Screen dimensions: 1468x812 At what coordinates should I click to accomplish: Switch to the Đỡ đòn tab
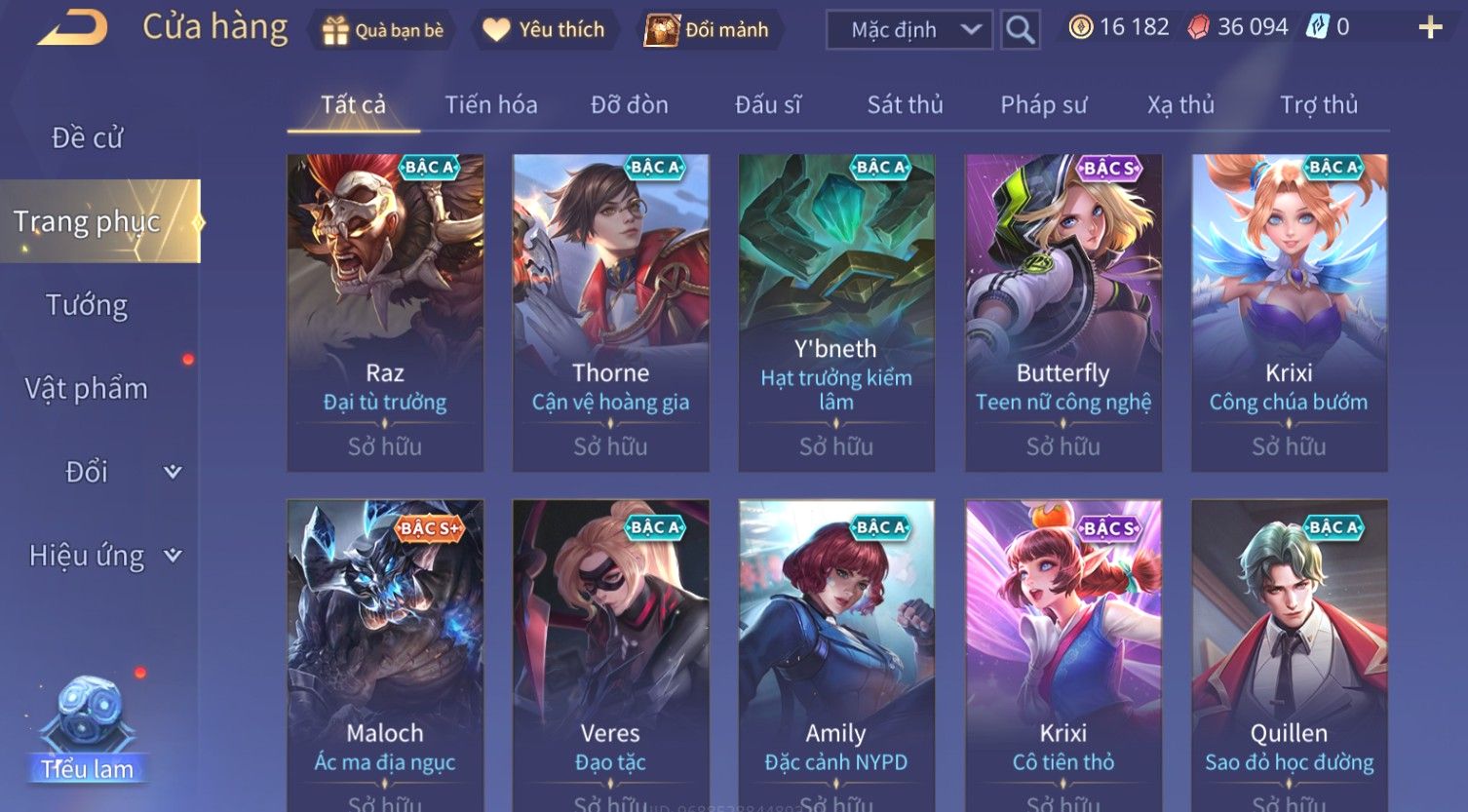(630, 104)
